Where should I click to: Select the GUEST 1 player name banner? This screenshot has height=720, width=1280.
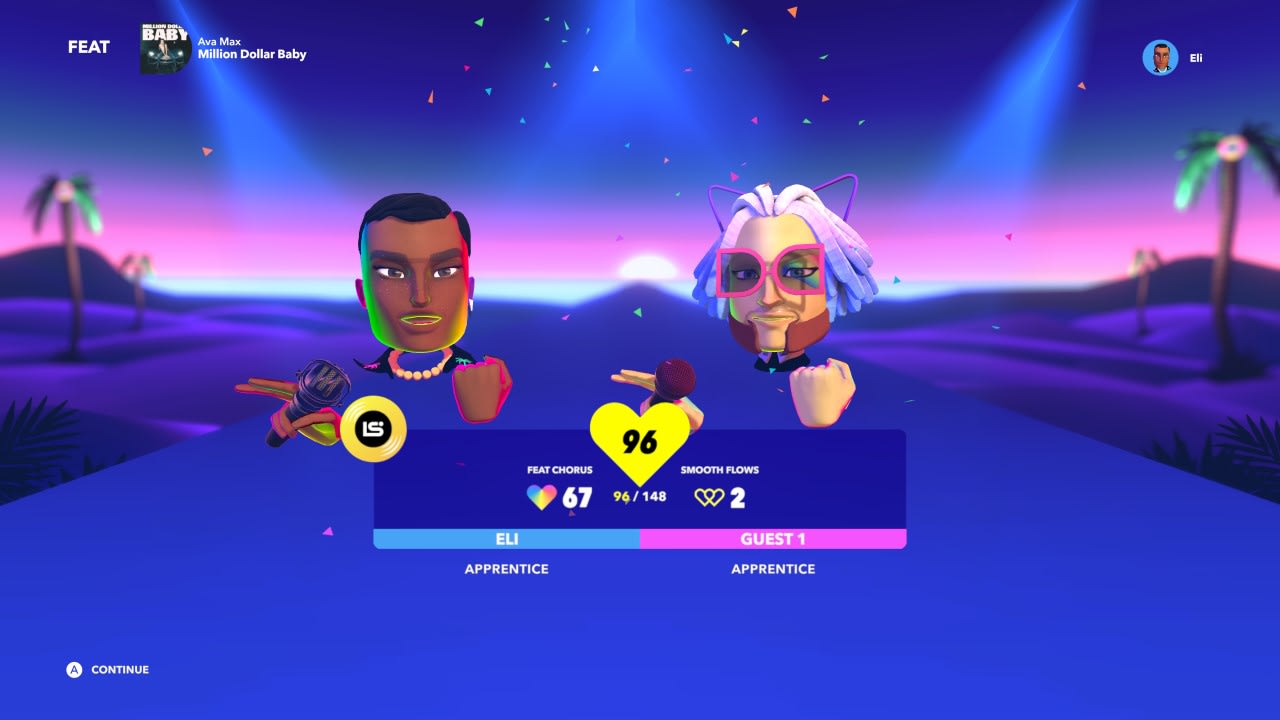(x=773, y=538)
